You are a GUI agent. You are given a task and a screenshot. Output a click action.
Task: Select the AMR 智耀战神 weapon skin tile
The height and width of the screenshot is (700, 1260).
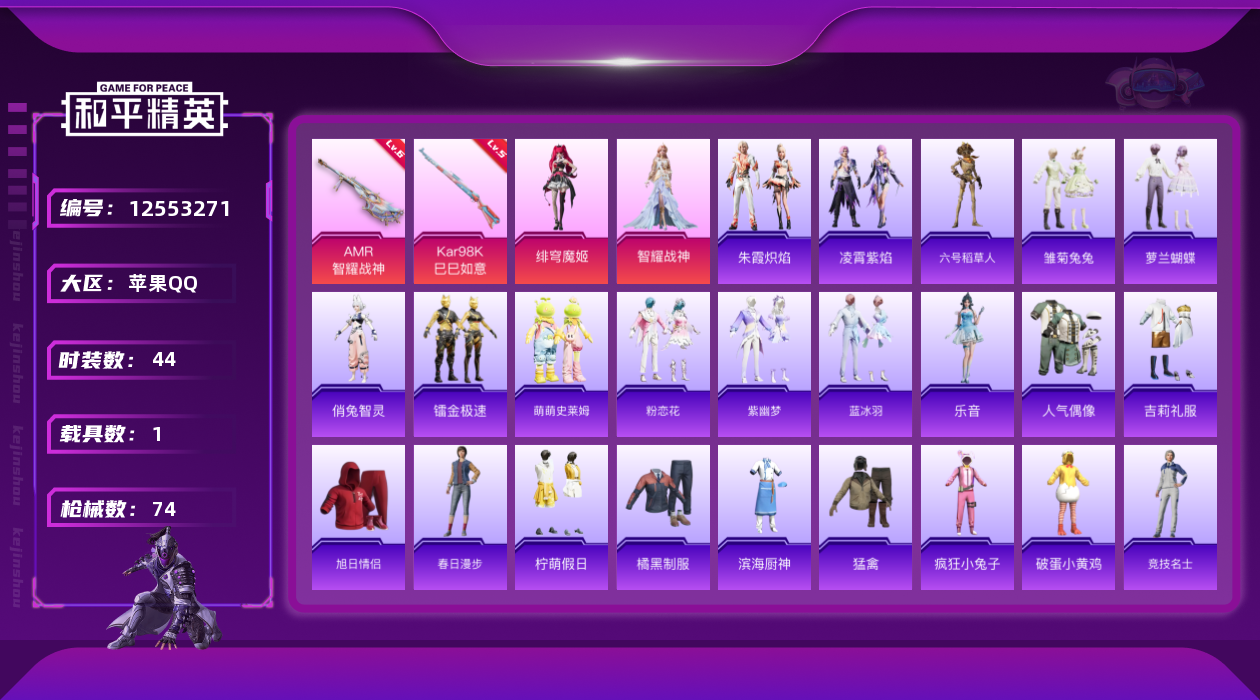pos(358,210)
